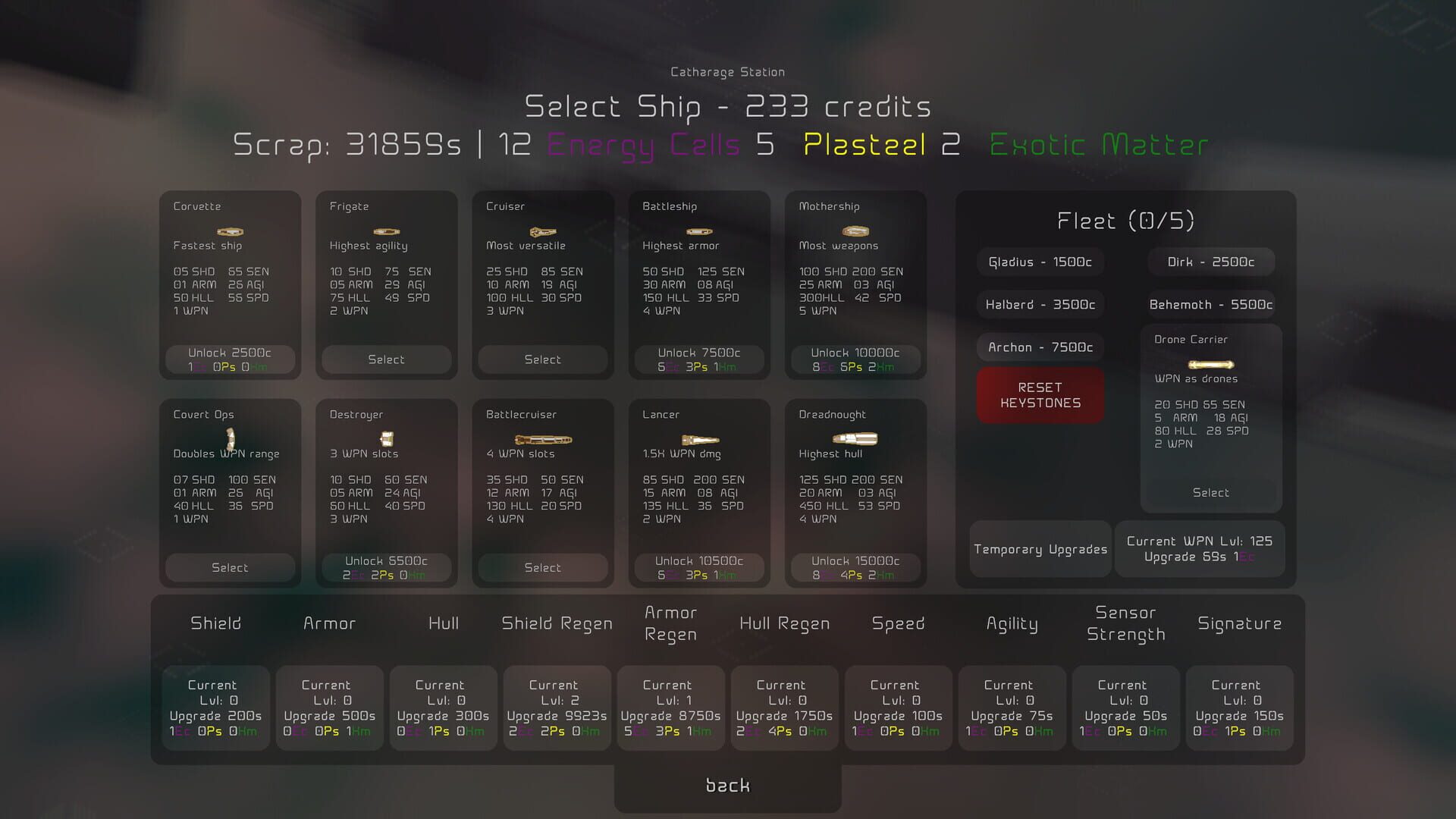
Task: Upgrade the weapon level for 59s
Action: pyautogui.click(x=1200, y=549)
